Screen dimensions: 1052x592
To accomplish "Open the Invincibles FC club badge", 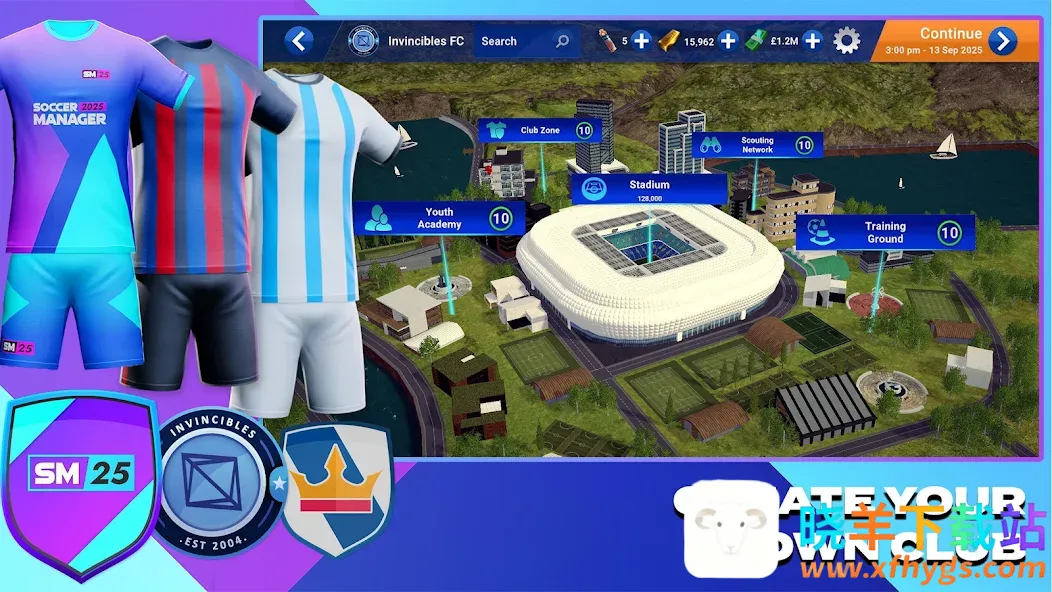I will (x=362, y=41).
